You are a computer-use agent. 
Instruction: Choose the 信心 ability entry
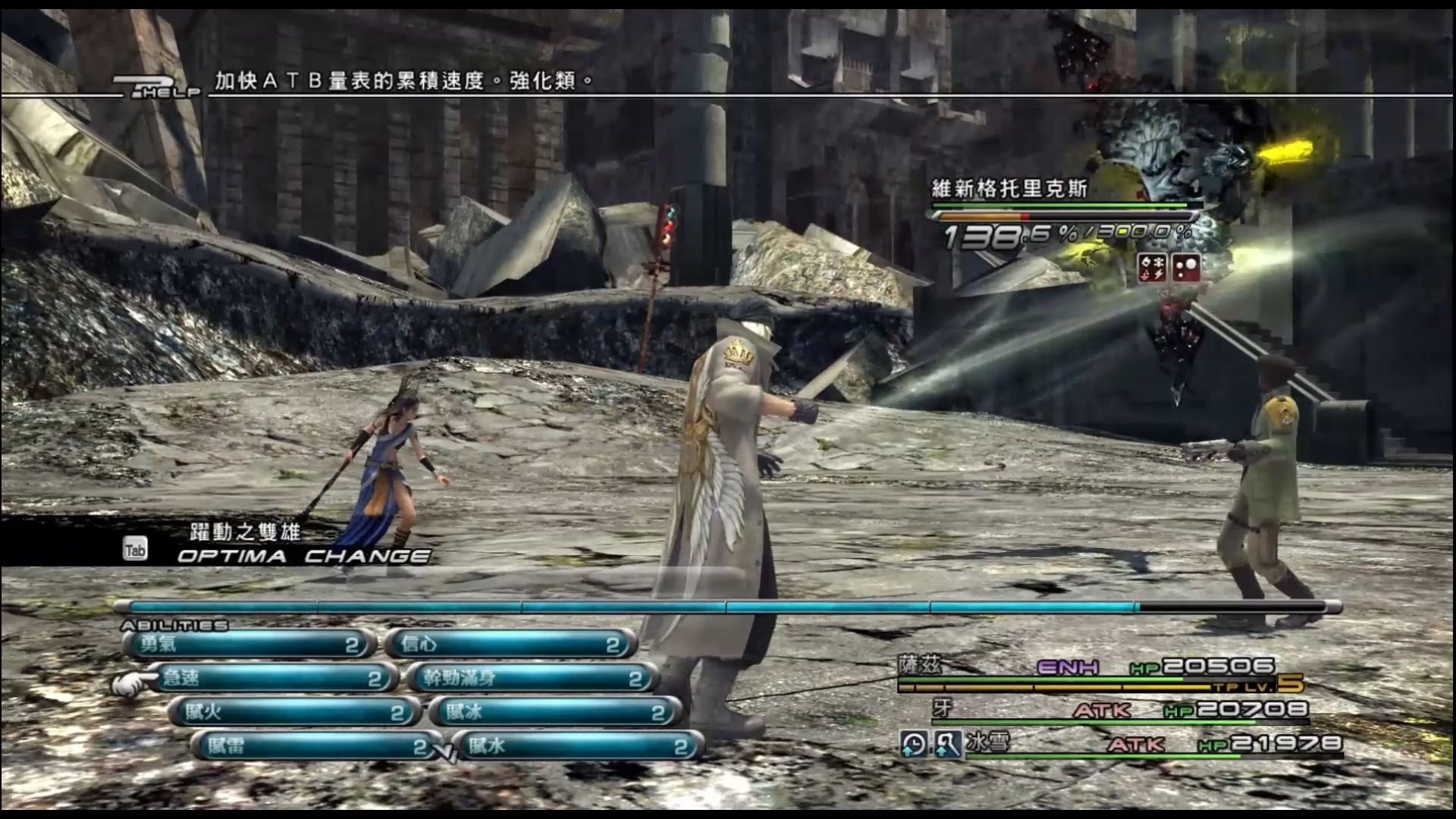click(510, 645)
